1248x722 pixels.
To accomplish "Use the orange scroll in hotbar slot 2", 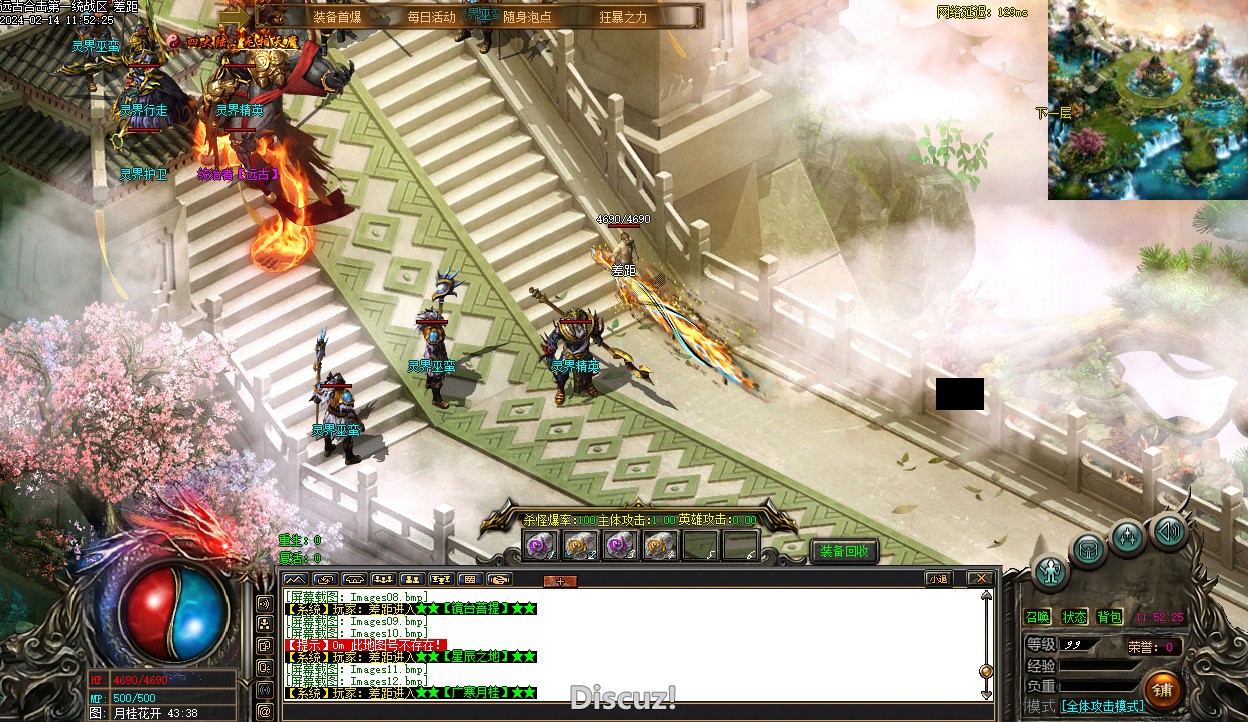I will pos(580,546).
